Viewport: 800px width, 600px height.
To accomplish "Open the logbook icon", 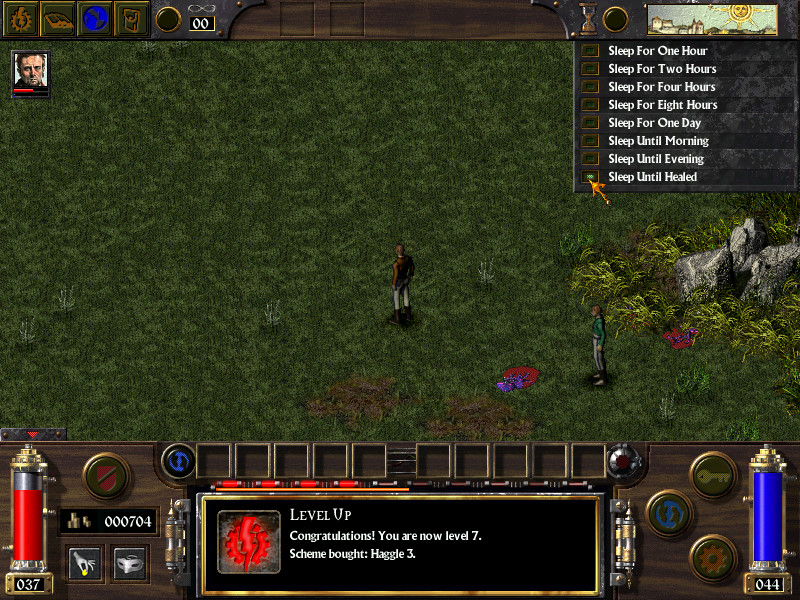I will (x=58, y=18).
